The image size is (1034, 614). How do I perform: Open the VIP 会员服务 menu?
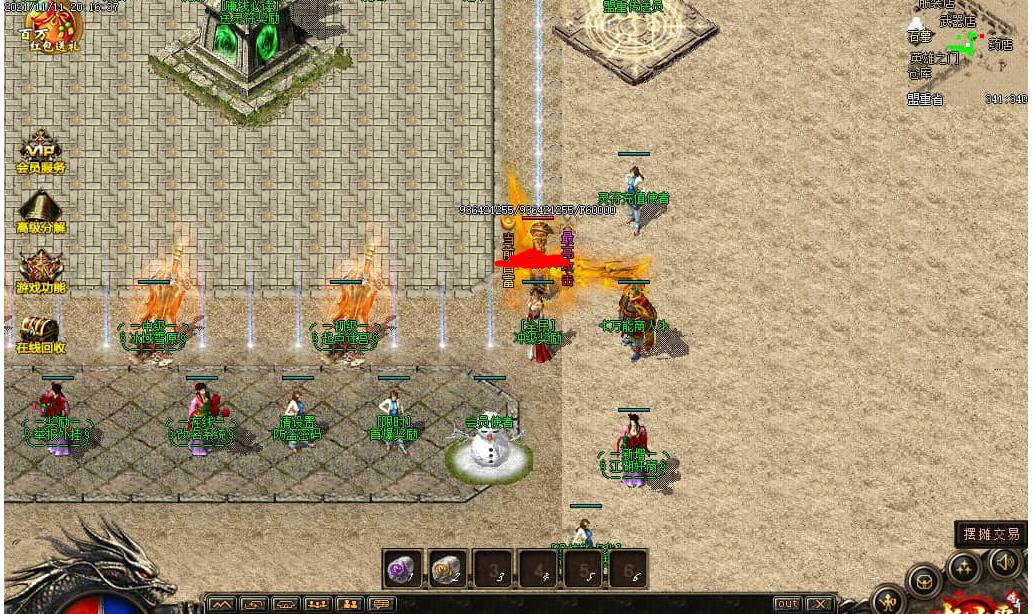click(40, 153)
